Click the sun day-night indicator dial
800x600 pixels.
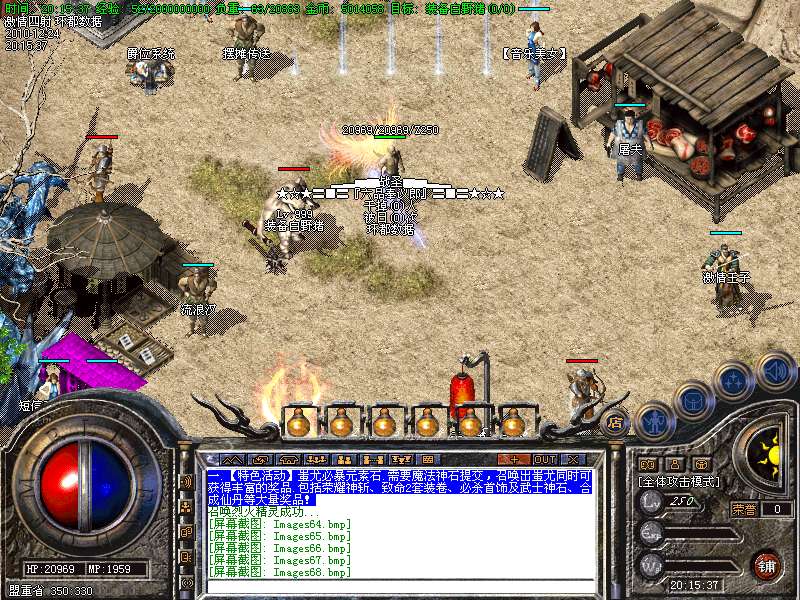[769, 457]
